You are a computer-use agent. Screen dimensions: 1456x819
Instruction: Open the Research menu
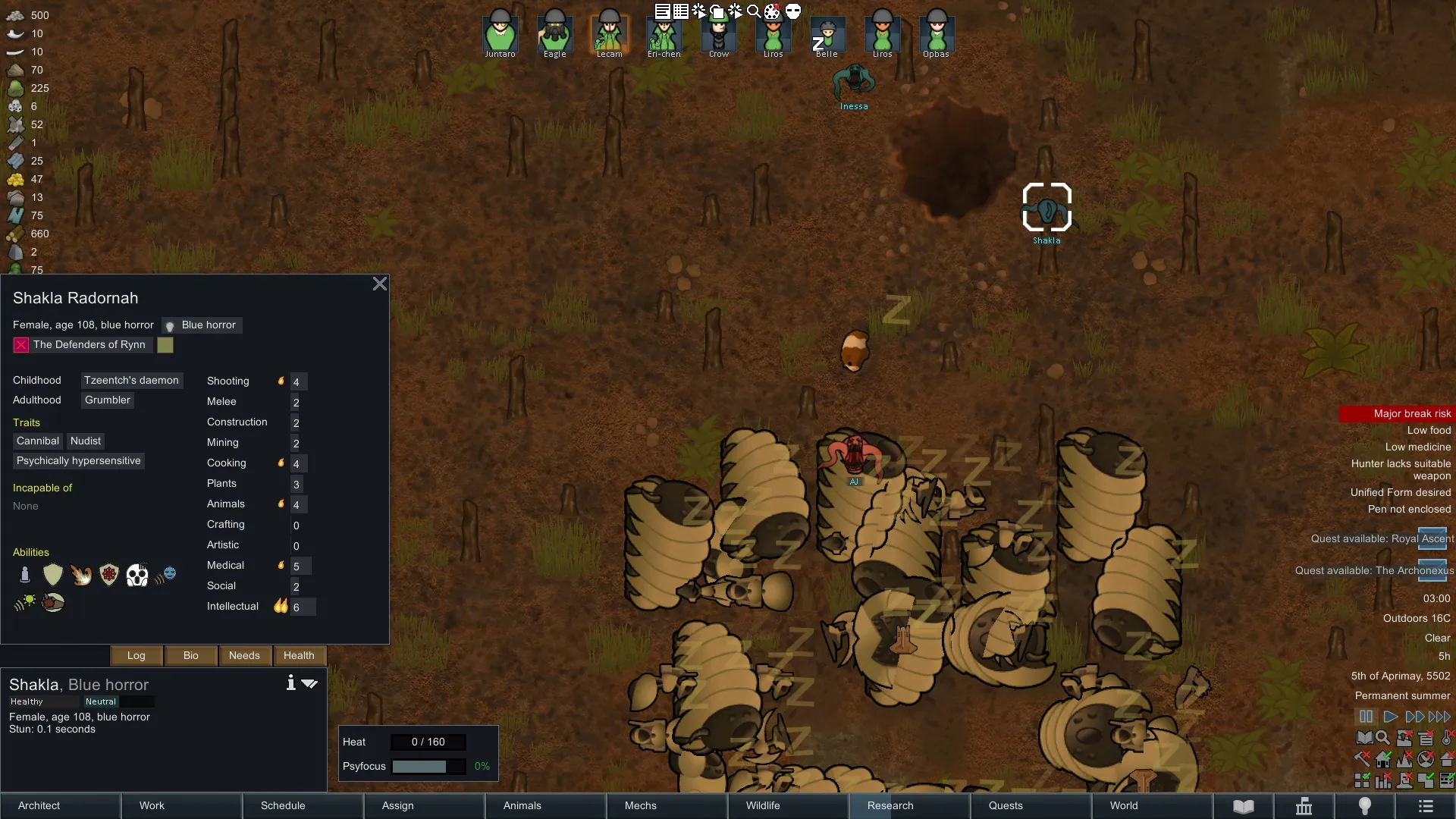tap(910, 805)
